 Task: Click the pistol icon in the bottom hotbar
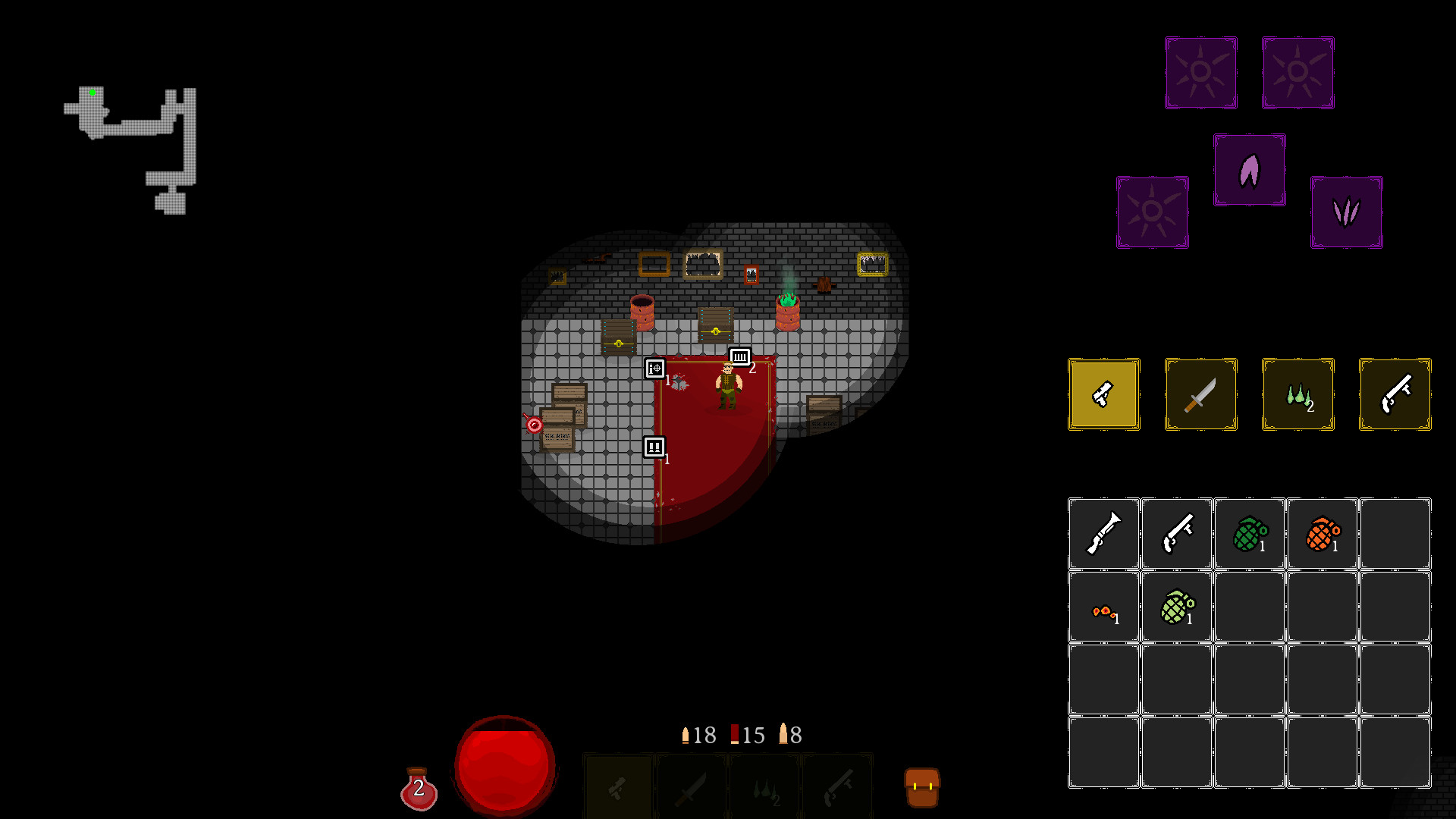click(x=617, y=786)
